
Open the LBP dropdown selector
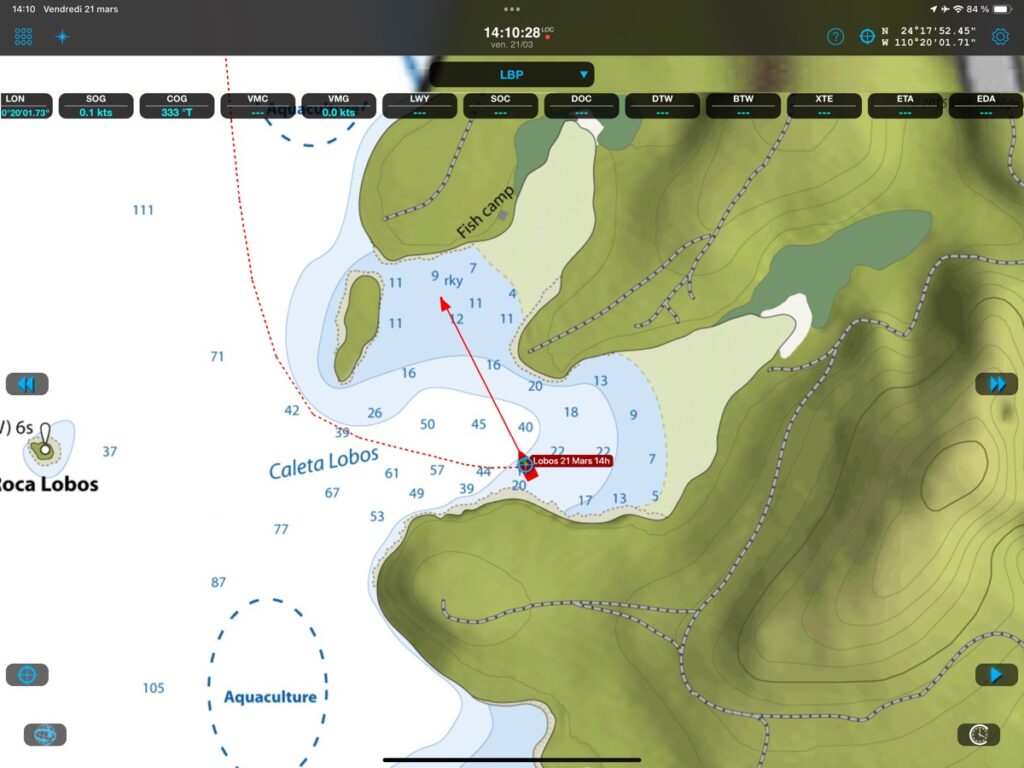512,74
